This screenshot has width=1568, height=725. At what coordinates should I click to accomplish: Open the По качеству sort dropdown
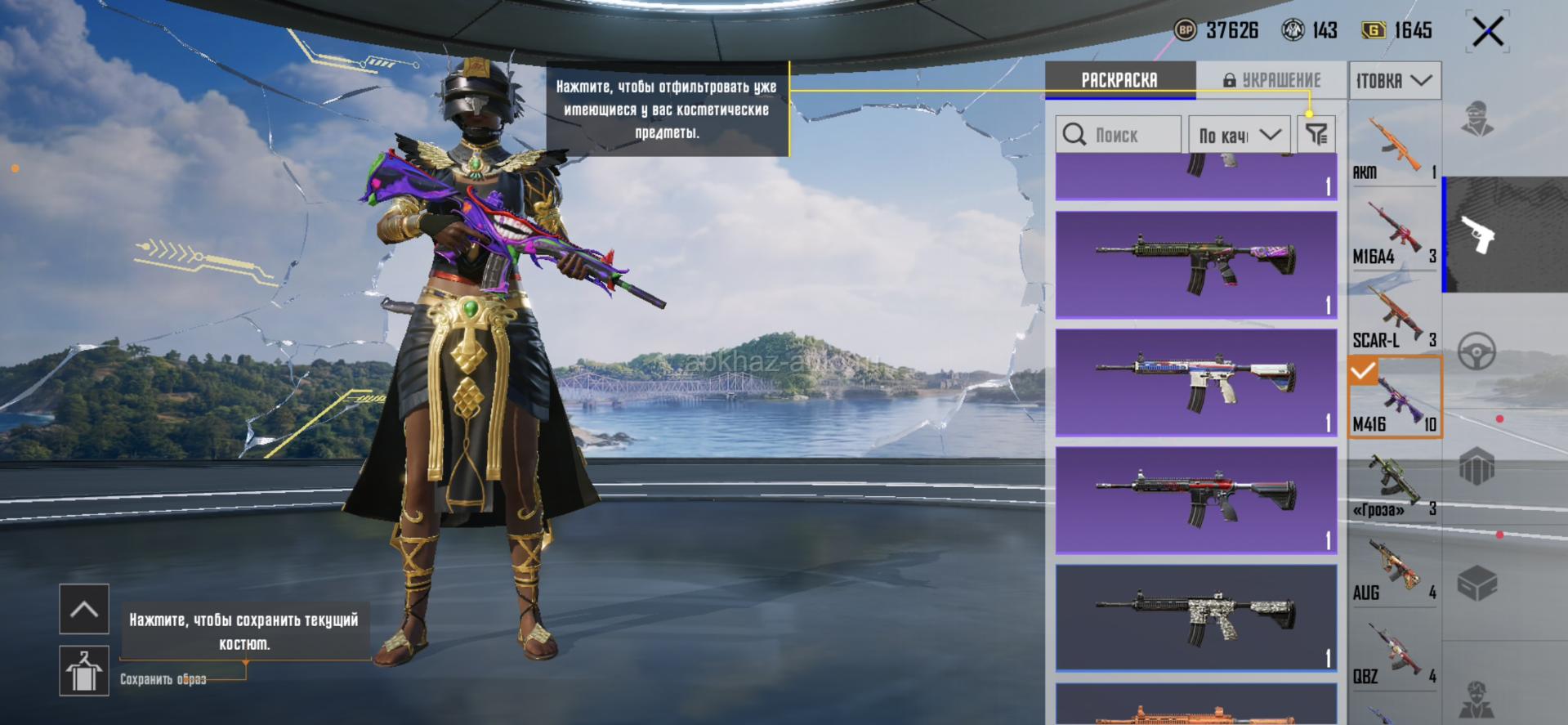point(1239,135)
